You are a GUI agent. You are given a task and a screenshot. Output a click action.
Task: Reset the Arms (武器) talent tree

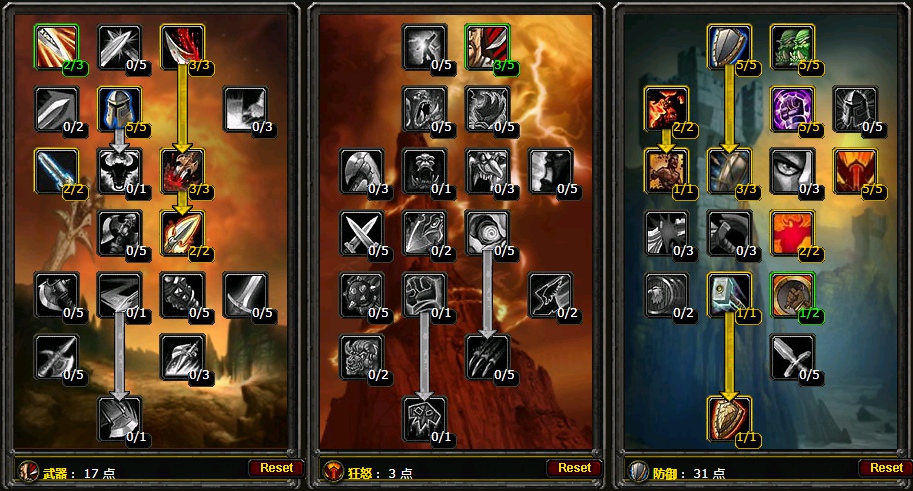tap(277, 467)
